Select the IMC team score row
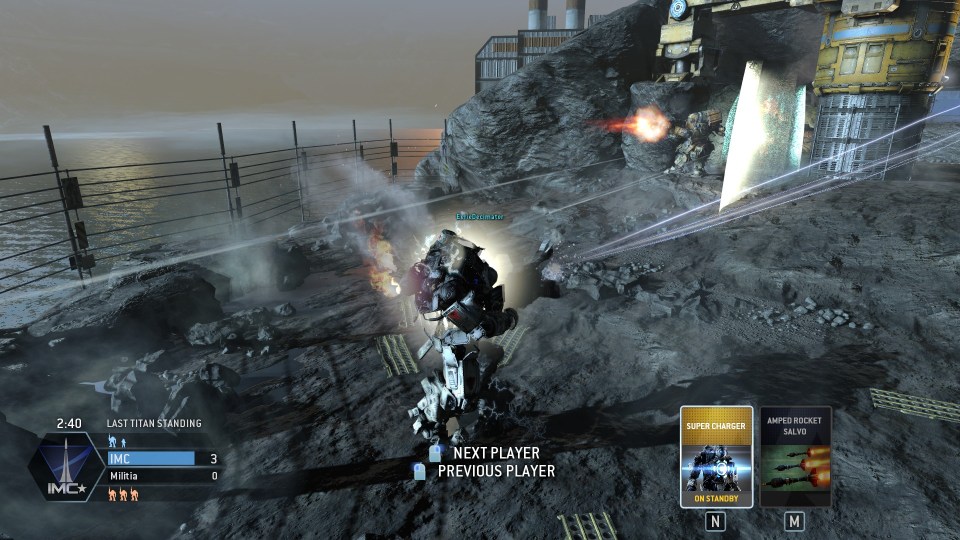 pyautogui.click(x=162, y=458)
